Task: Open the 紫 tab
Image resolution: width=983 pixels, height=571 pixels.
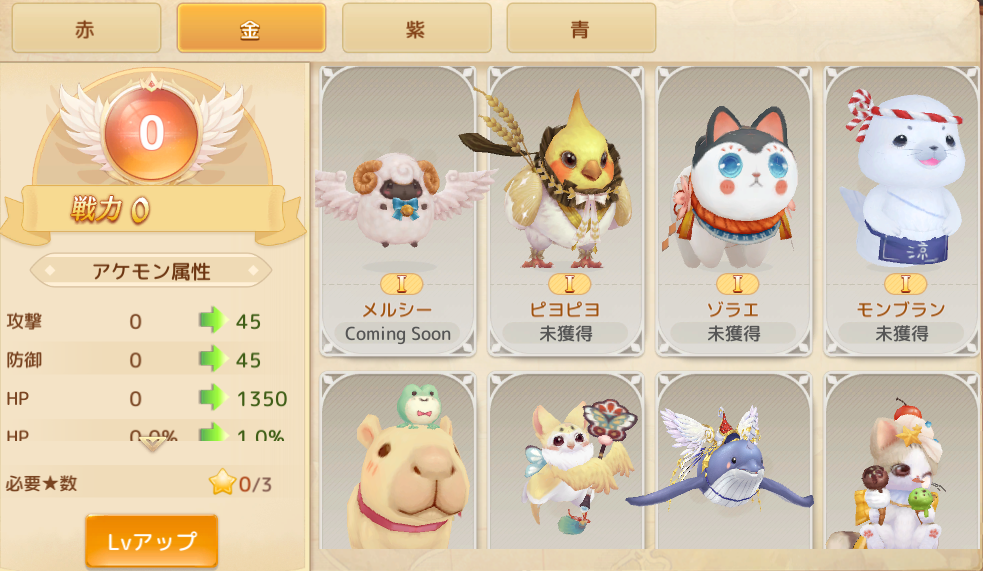Action: (416, 28)
